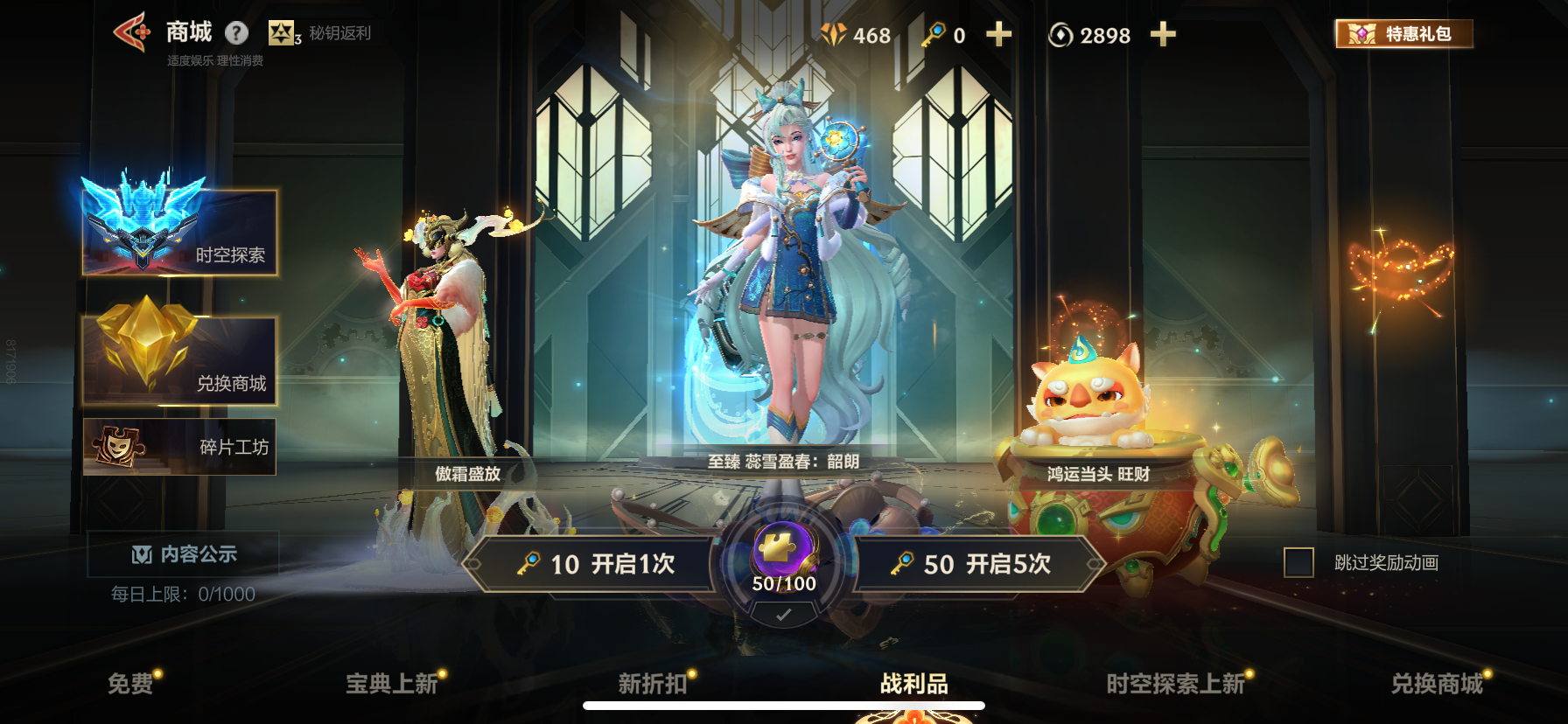Image resolution: width=1568 pixels, height=724 pixels.
Task: Open the 特惠礼包 special gift pack
Action: pyautogui.click(x=1403, y=36)
